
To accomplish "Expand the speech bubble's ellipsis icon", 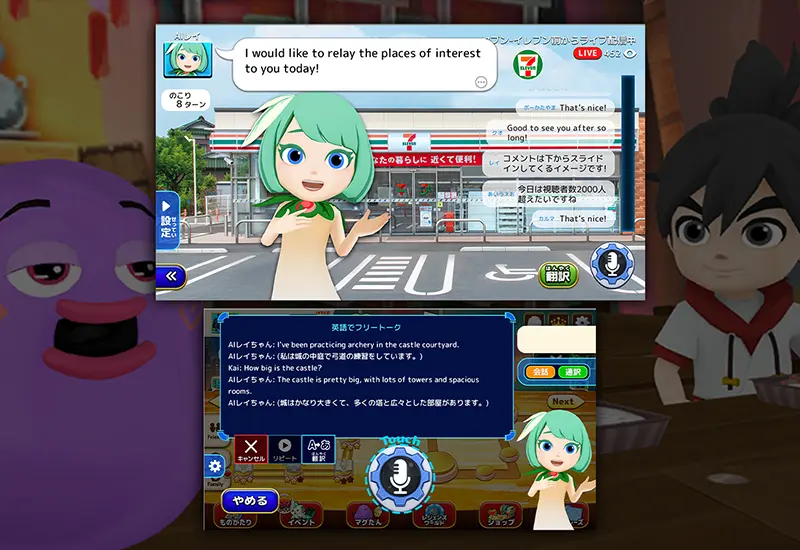I will (x=482, y=82).
